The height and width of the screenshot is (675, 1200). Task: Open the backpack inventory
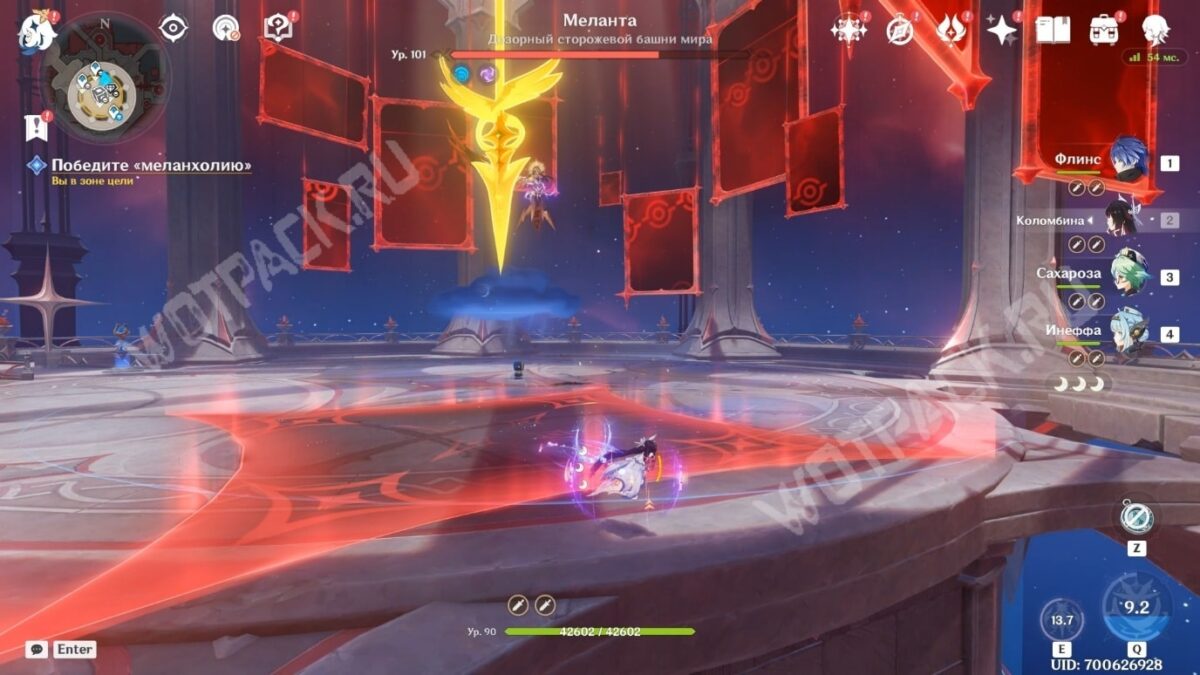coord(1104,30)
